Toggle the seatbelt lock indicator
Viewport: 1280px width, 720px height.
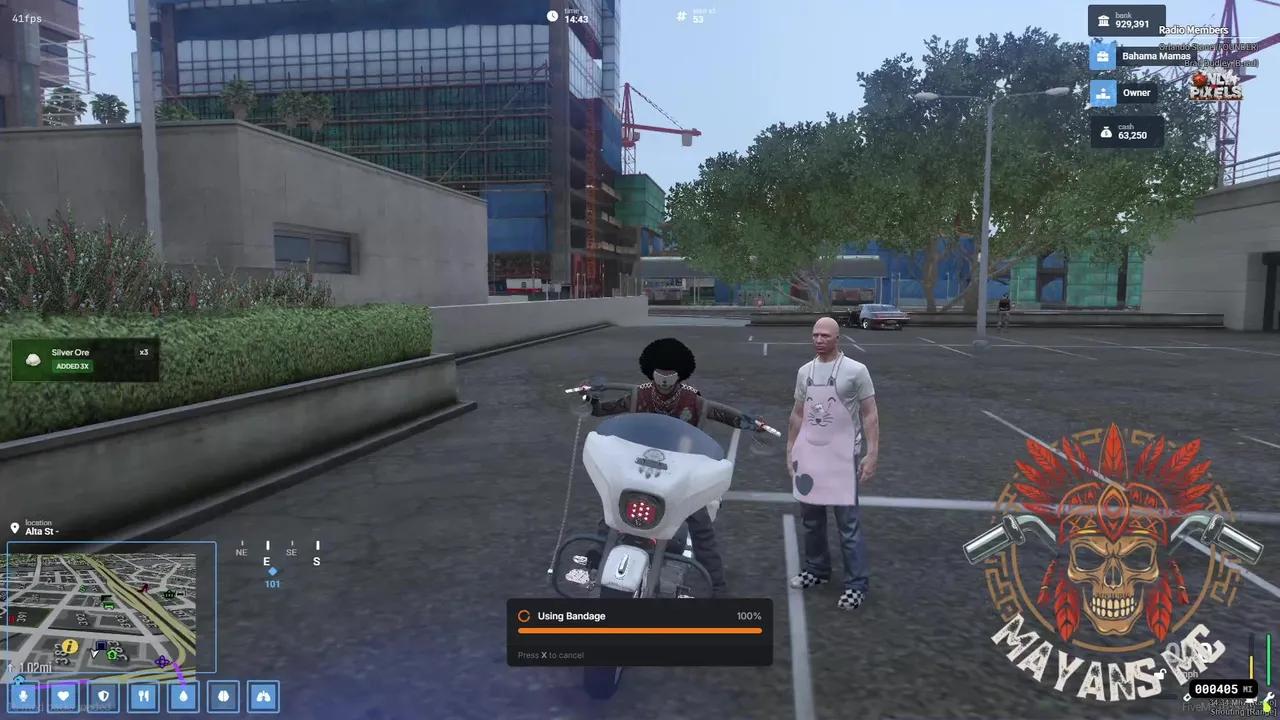tap(1161, 673)
